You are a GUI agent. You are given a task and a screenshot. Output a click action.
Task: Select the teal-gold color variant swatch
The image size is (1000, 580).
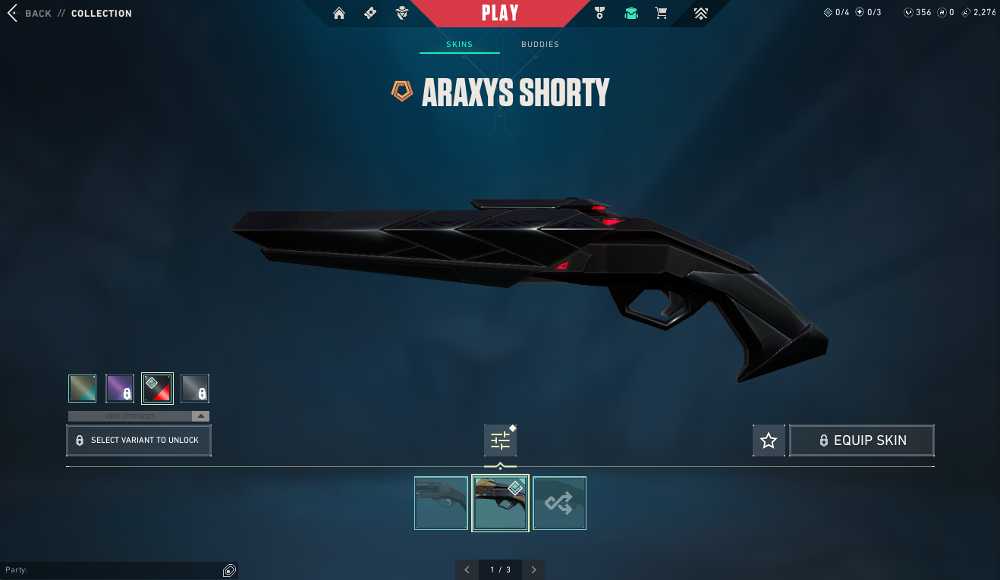click(82, 388)
